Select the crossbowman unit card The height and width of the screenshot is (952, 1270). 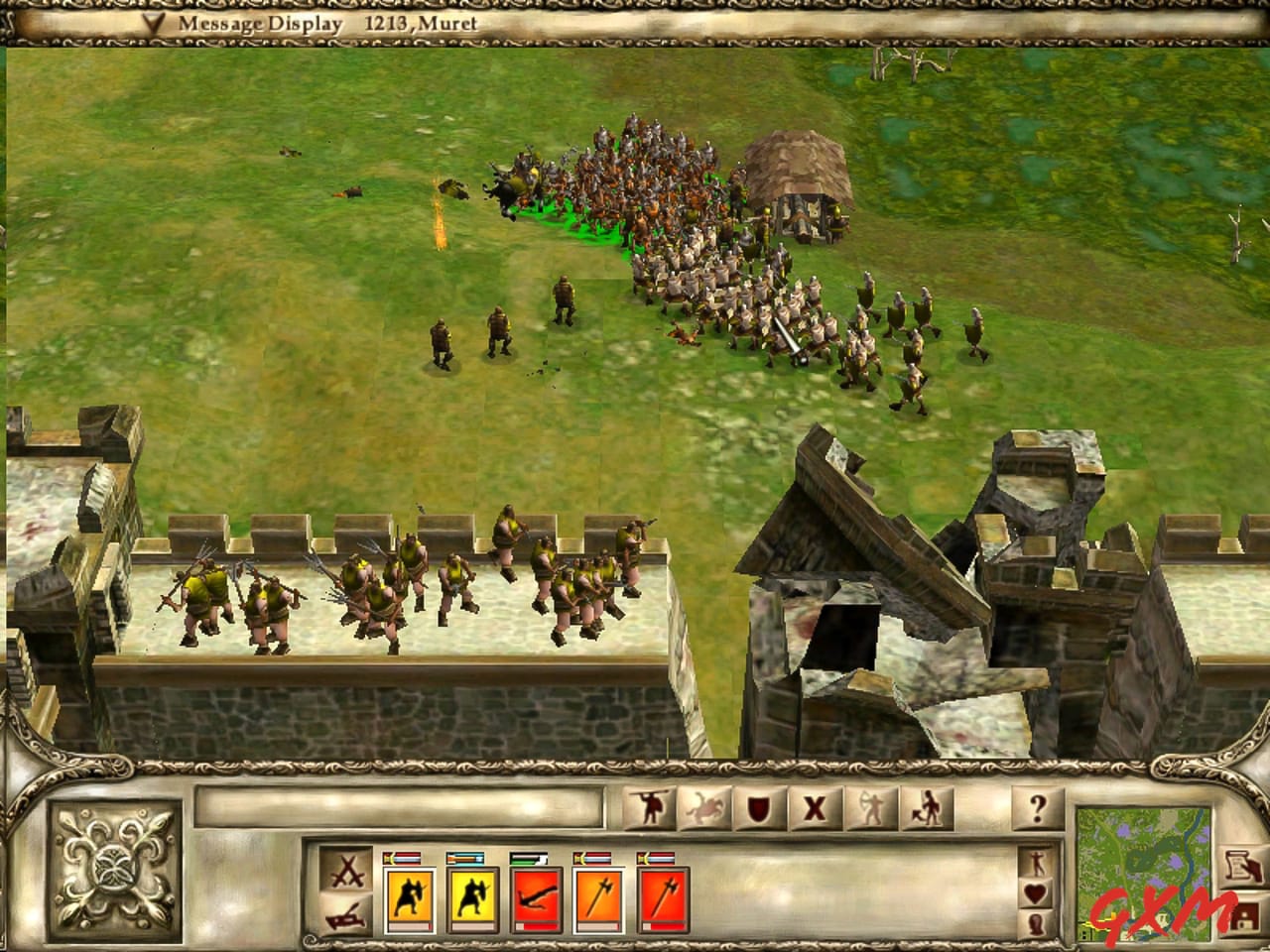point(536,892)
